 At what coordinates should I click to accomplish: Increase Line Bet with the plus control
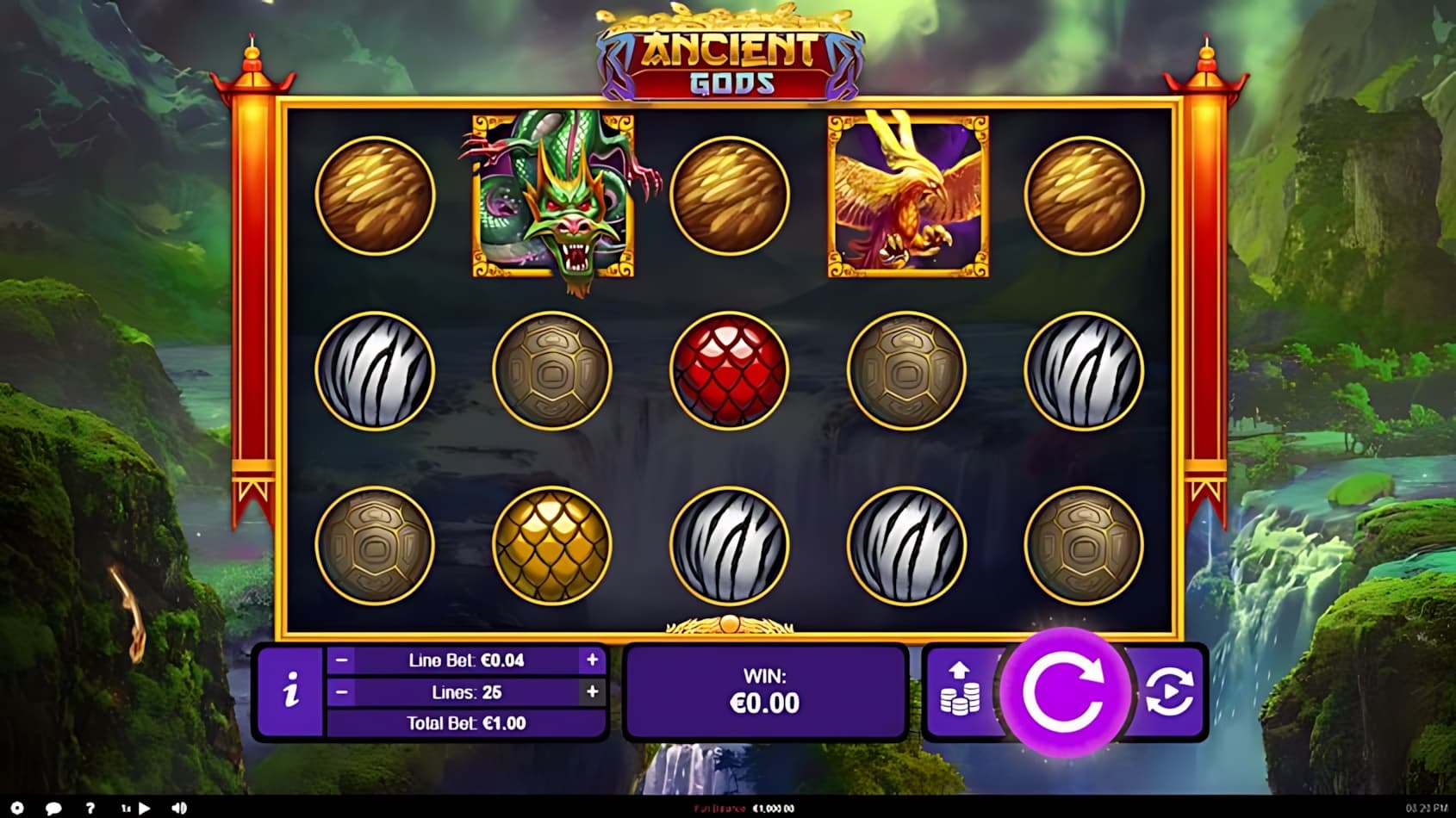point(592,659)
